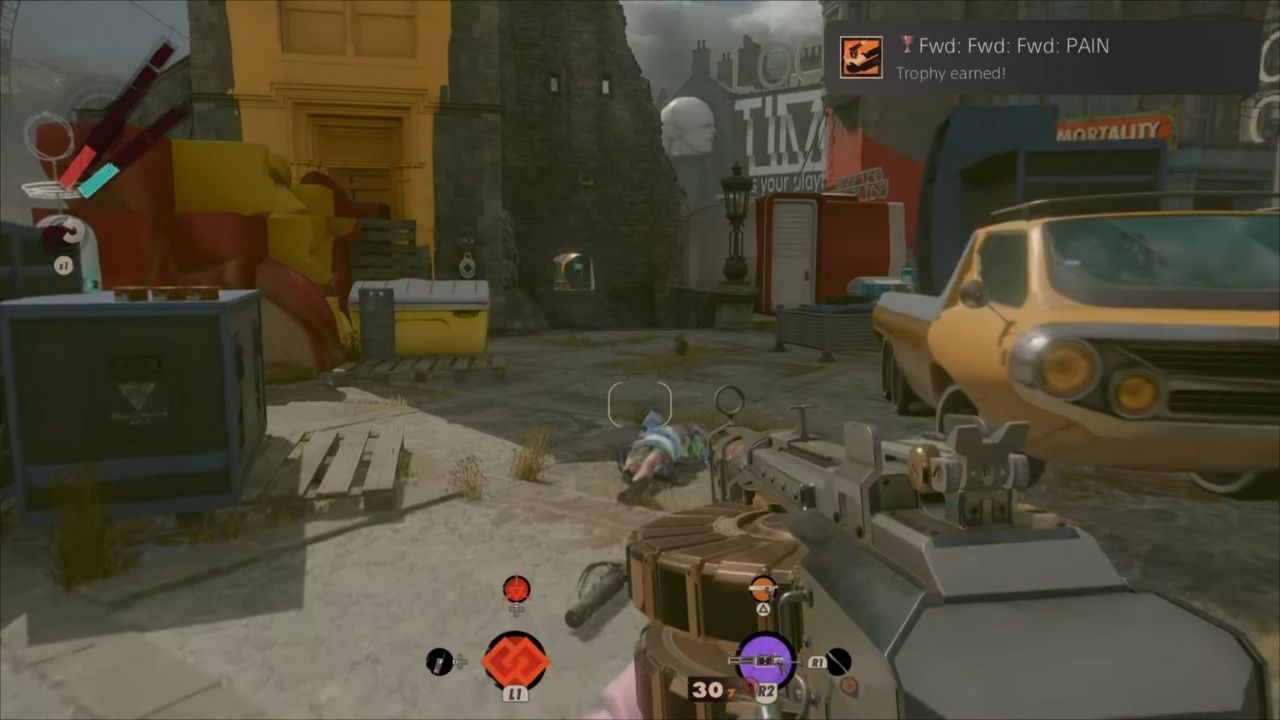Switch to the orange holstered weapon icon
The width and height of the screenshot is (1280, 720).
click(x=763, y=588)
